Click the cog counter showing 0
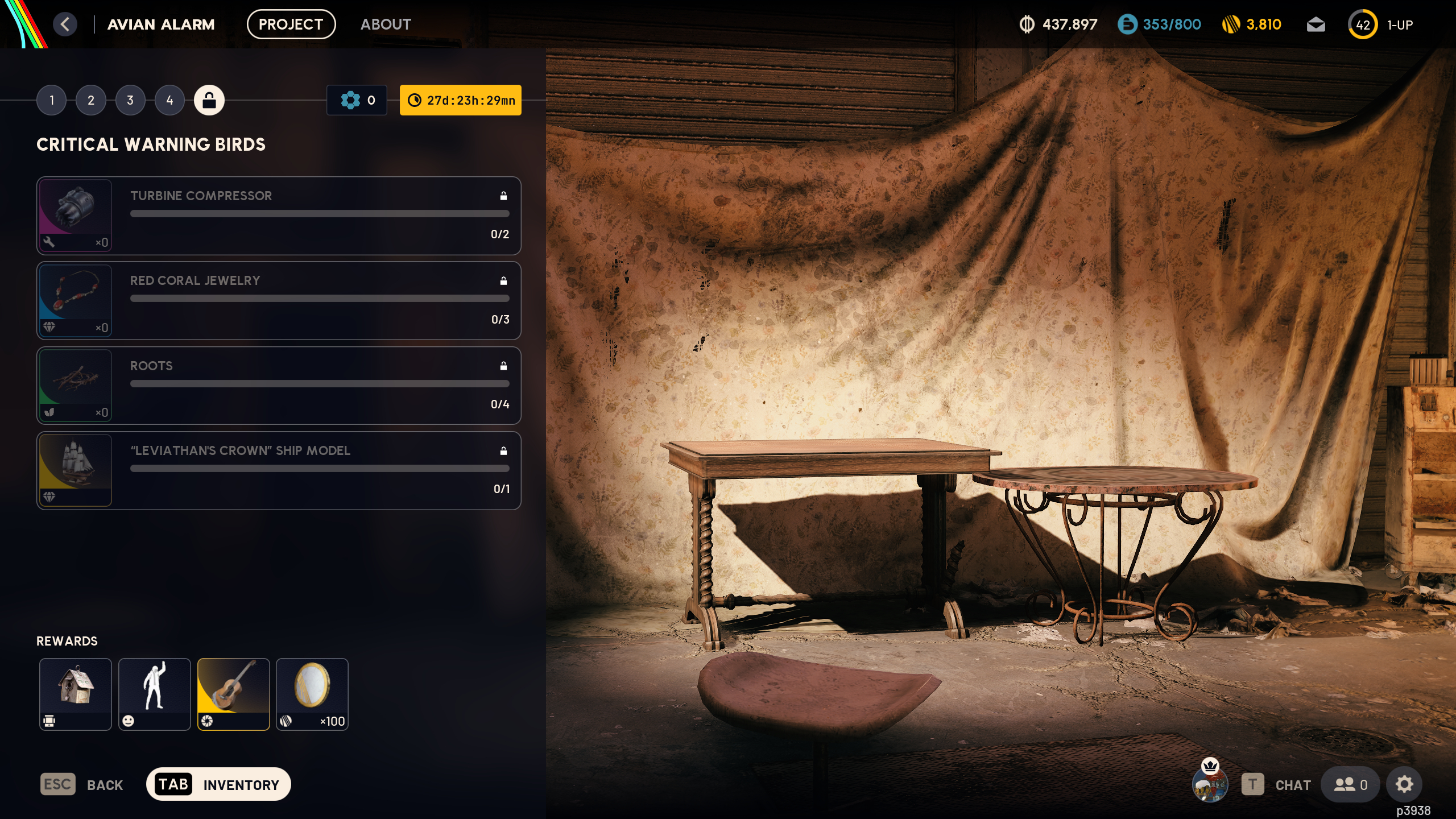 (357, 100)
